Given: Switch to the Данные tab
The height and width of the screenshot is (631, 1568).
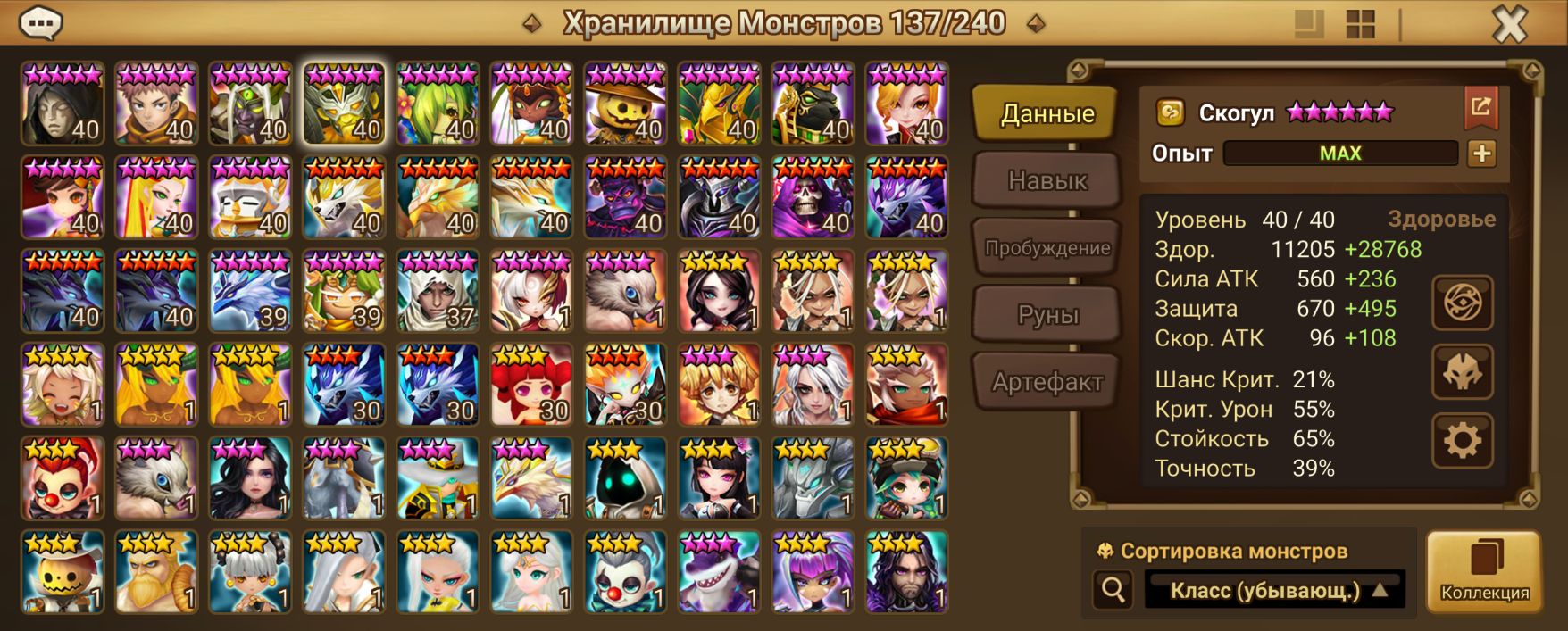Looking at the screenshot, I should pyautogui.click(x=1047, y=114).
